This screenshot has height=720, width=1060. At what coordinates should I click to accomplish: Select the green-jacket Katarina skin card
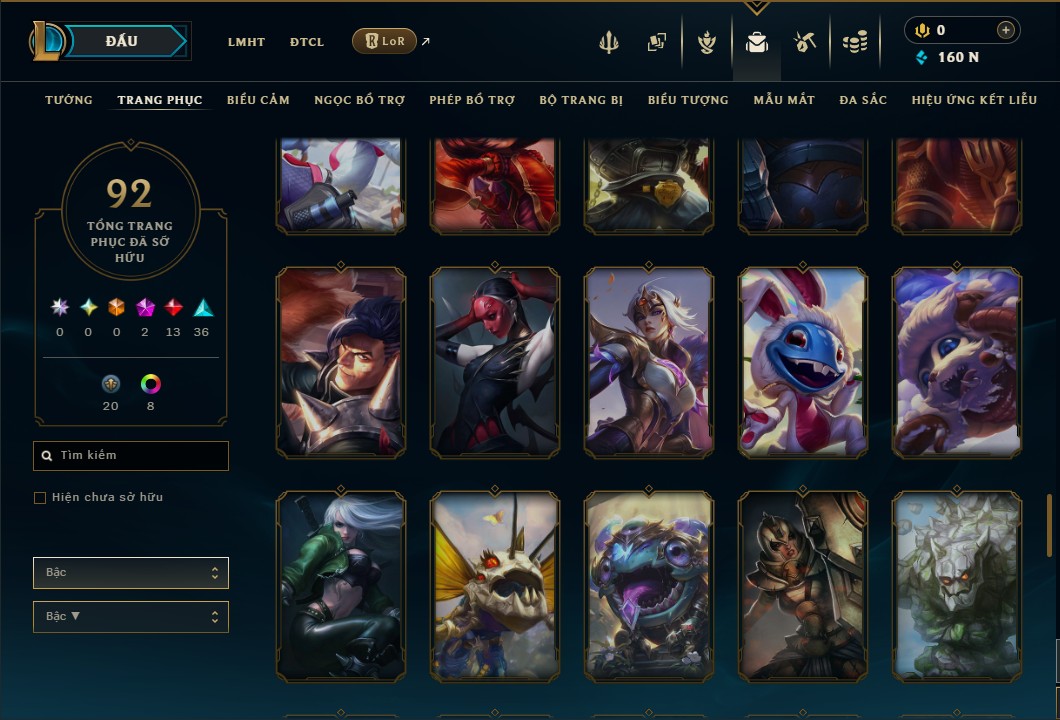(x=341, y=586)
